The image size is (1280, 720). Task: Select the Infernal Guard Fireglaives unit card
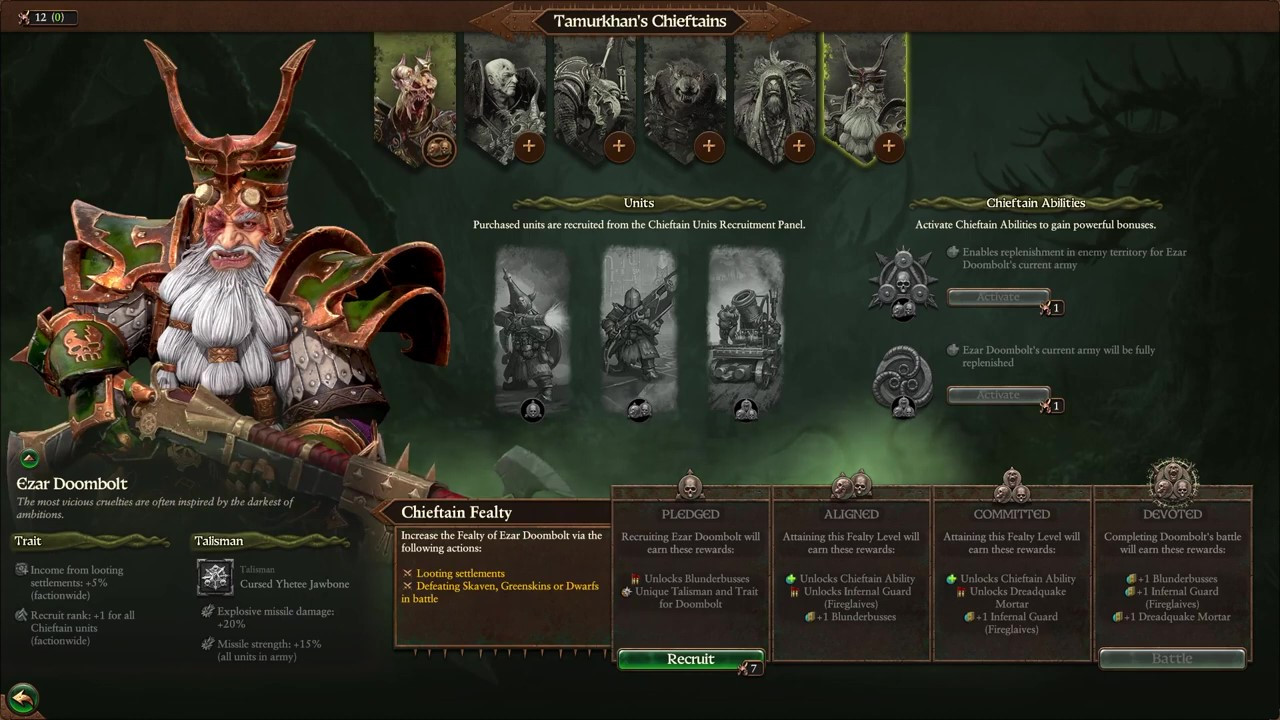point(639,330)
